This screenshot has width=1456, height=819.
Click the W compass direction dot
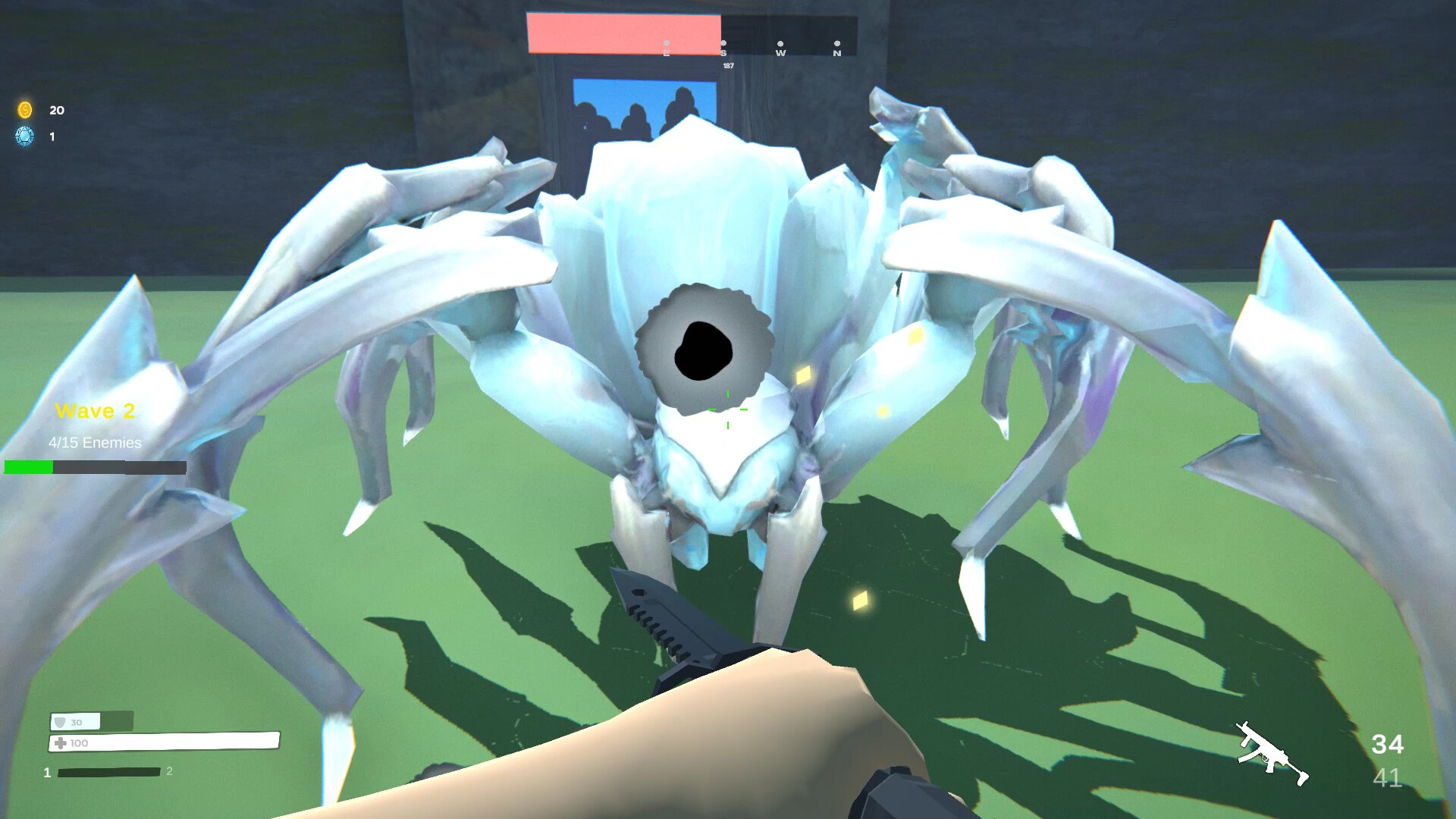[x=780, y=43]
